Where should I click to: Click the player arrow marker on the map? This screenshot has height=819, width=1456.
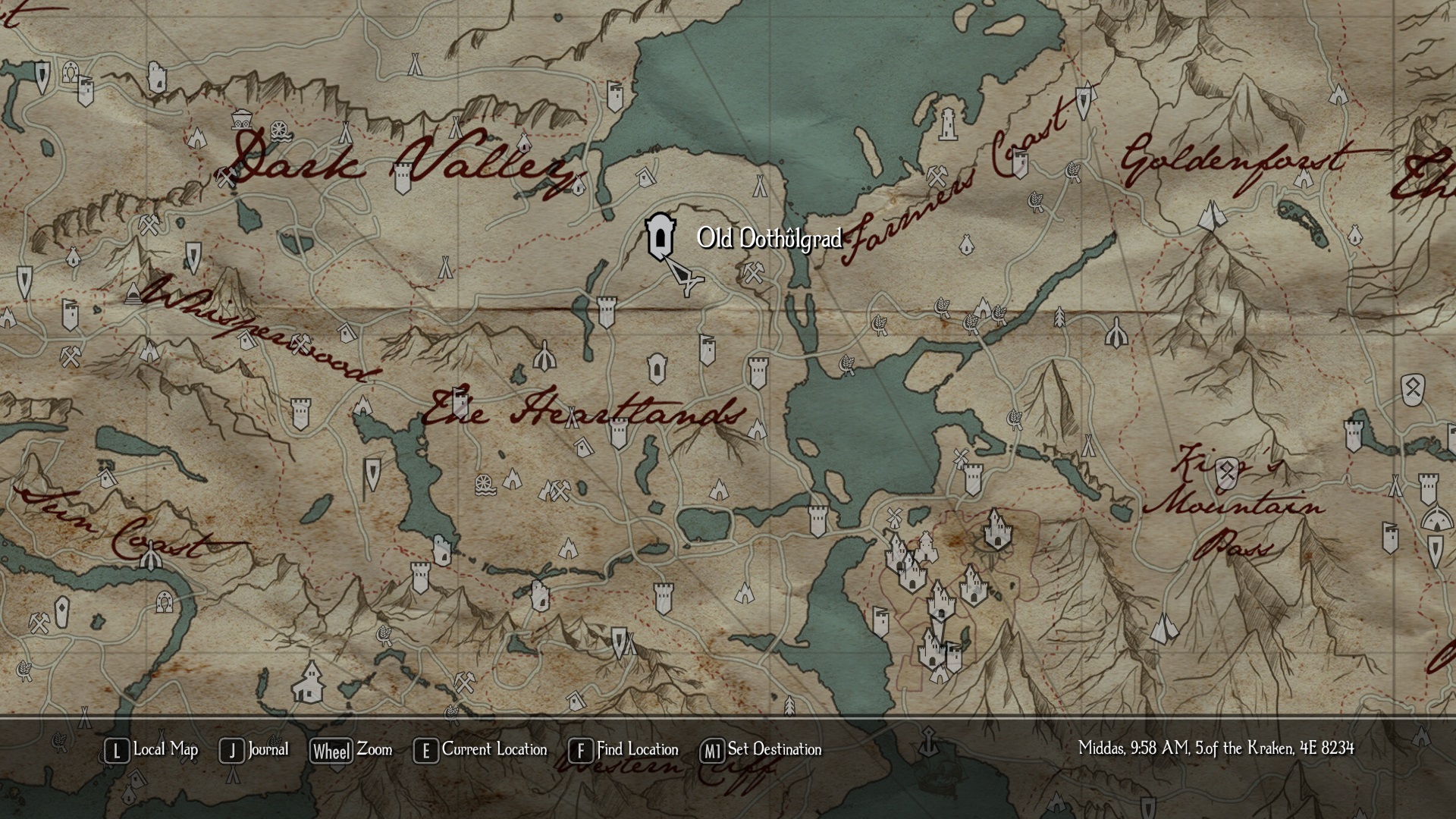pos(686,279)
